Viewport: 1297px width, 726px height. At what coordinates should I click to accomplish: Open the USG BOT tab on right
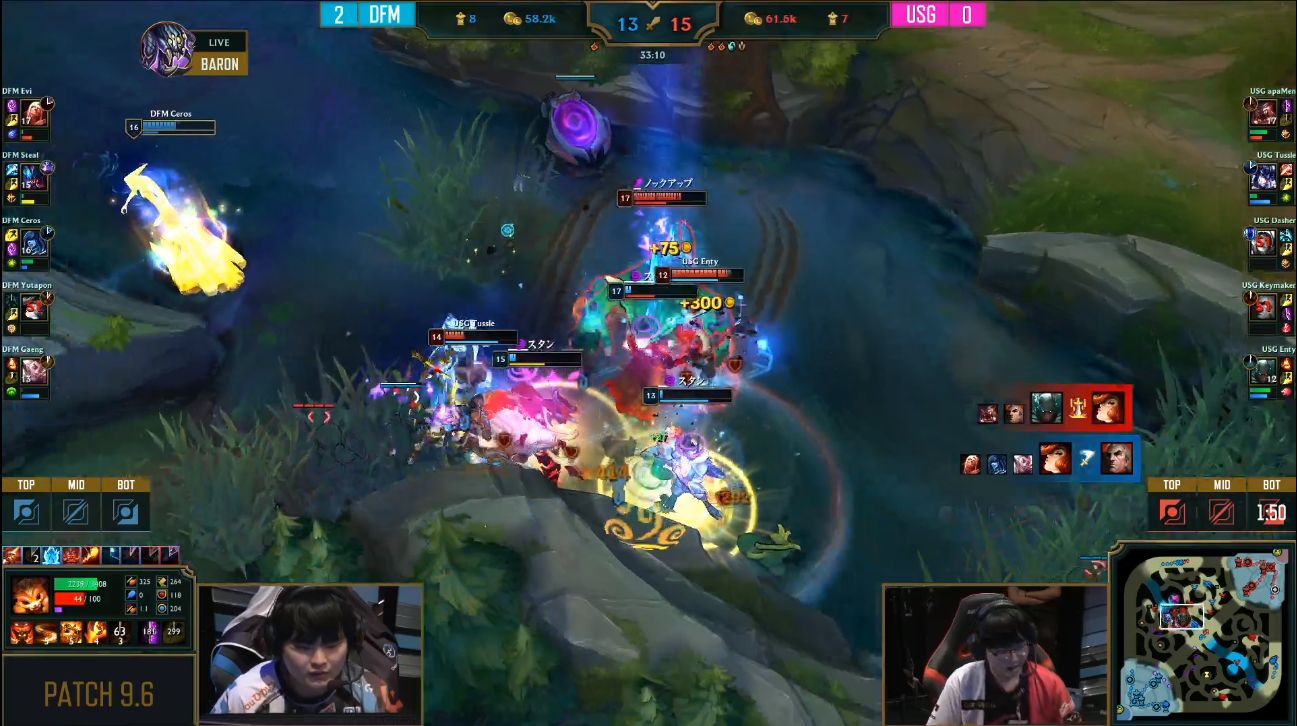pyautogui.click(x=1271, y=485)
